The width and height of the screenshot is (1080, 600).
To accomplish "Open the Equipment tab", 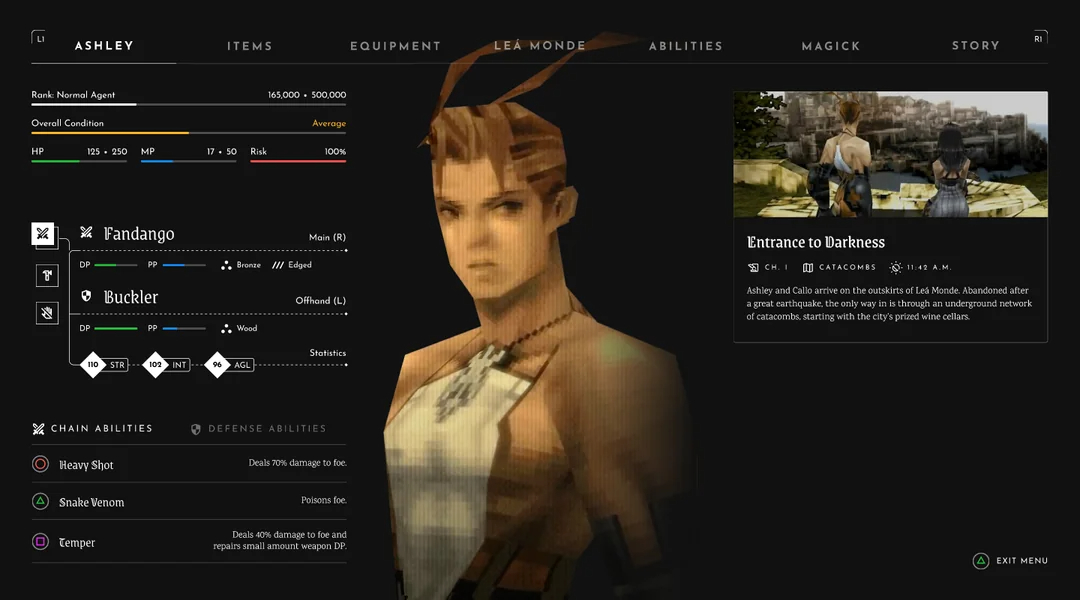I will pyautogui.click(x=395, y=46).
